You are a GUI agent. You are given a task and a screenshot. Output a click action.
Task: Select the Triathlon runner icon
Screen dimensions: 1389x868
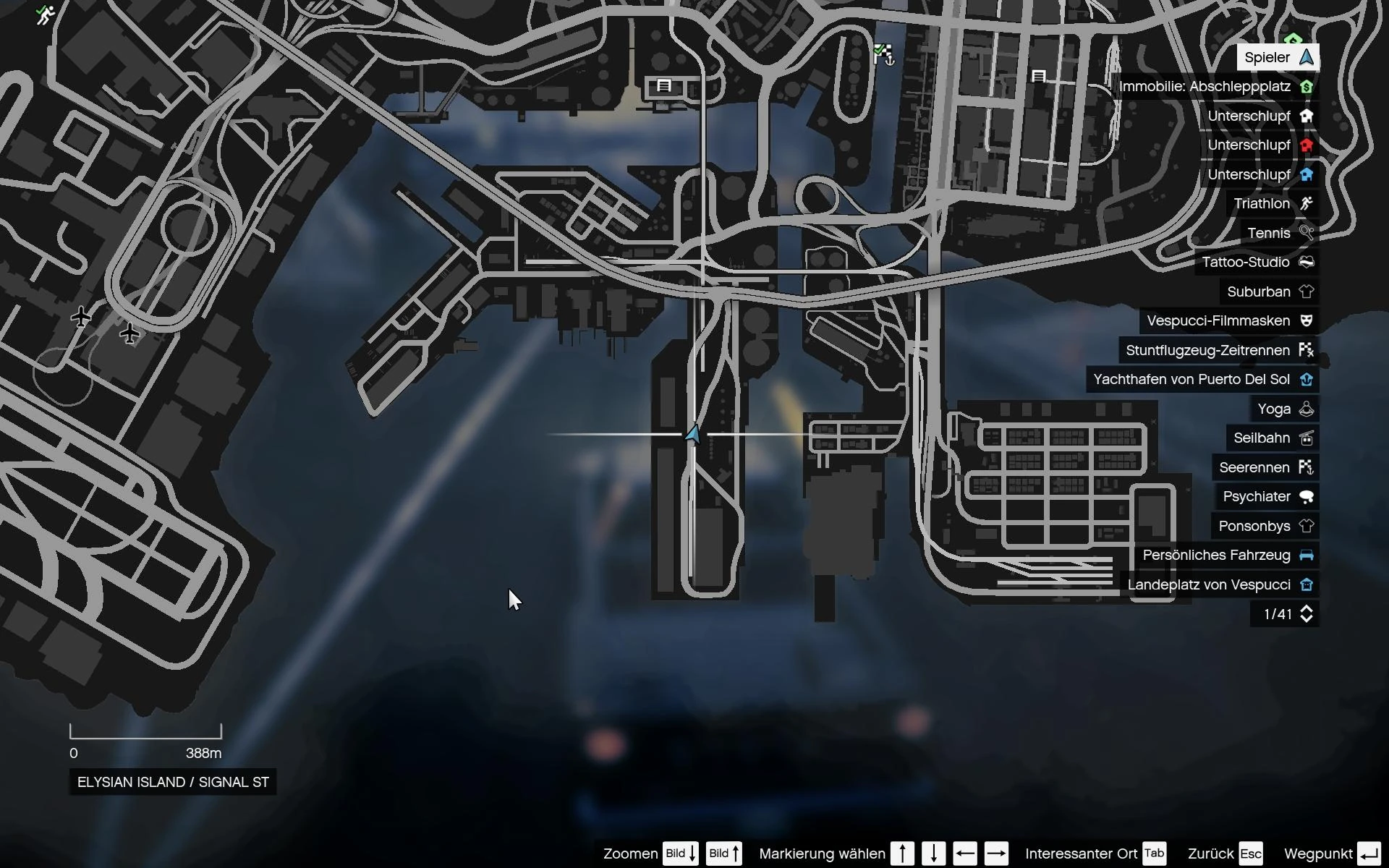pyautogui.click(x=1307, y=203)
